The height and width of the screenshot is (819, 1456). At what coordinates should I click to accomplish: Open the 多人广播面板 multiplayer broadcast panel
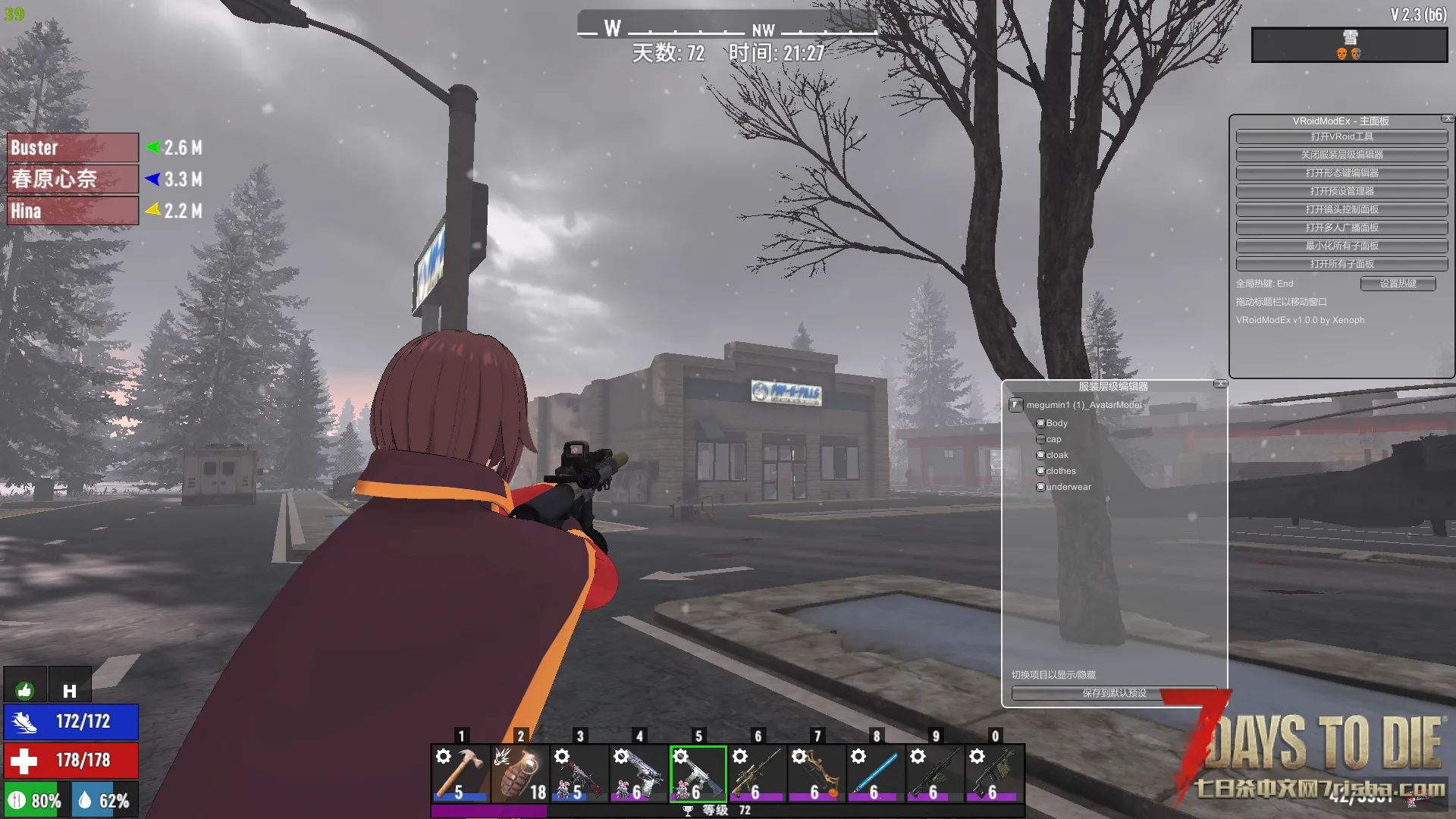[1341, 227]
